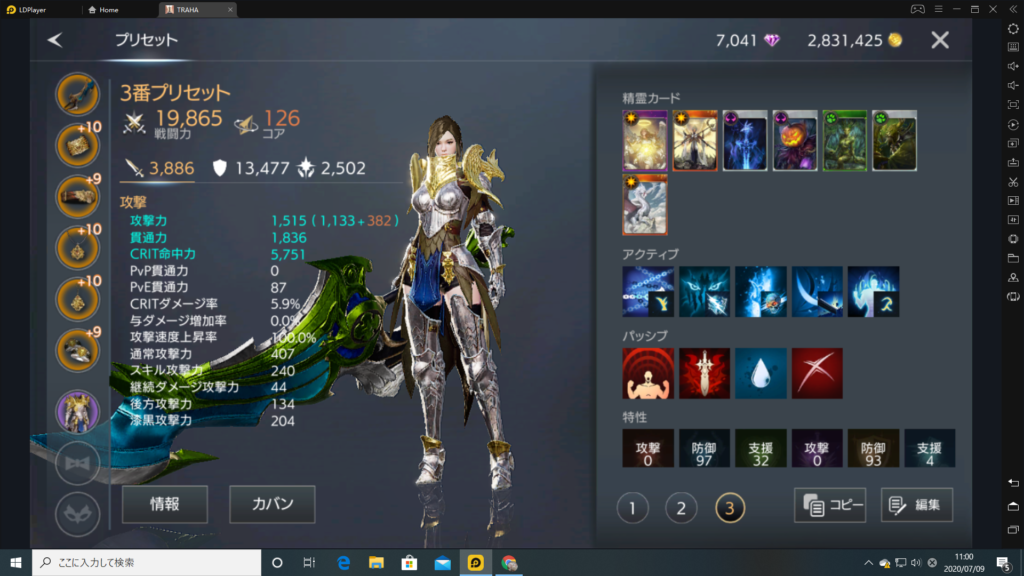Screen dimensions: 1024x576
Task: Choose preset number 3
Action: 730,508
